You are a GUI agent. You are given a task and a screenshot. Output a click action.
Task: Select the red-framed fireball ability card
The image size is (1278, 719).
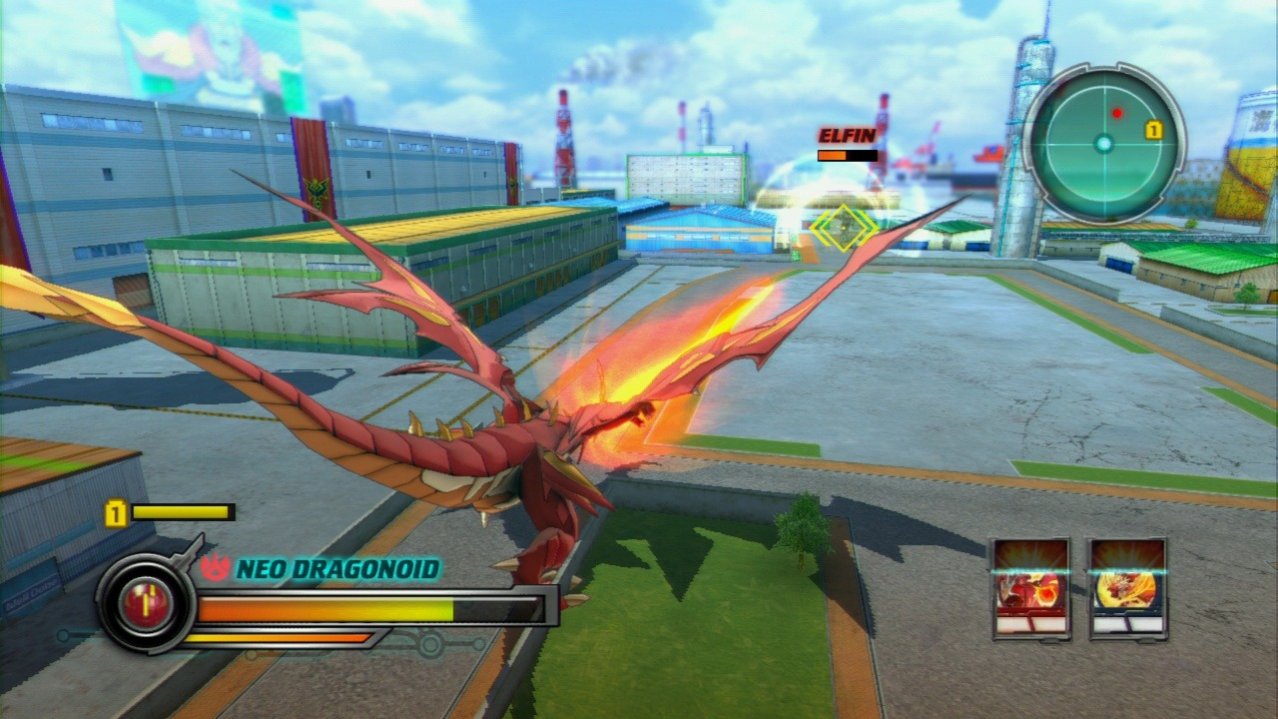click(1031, 588)
